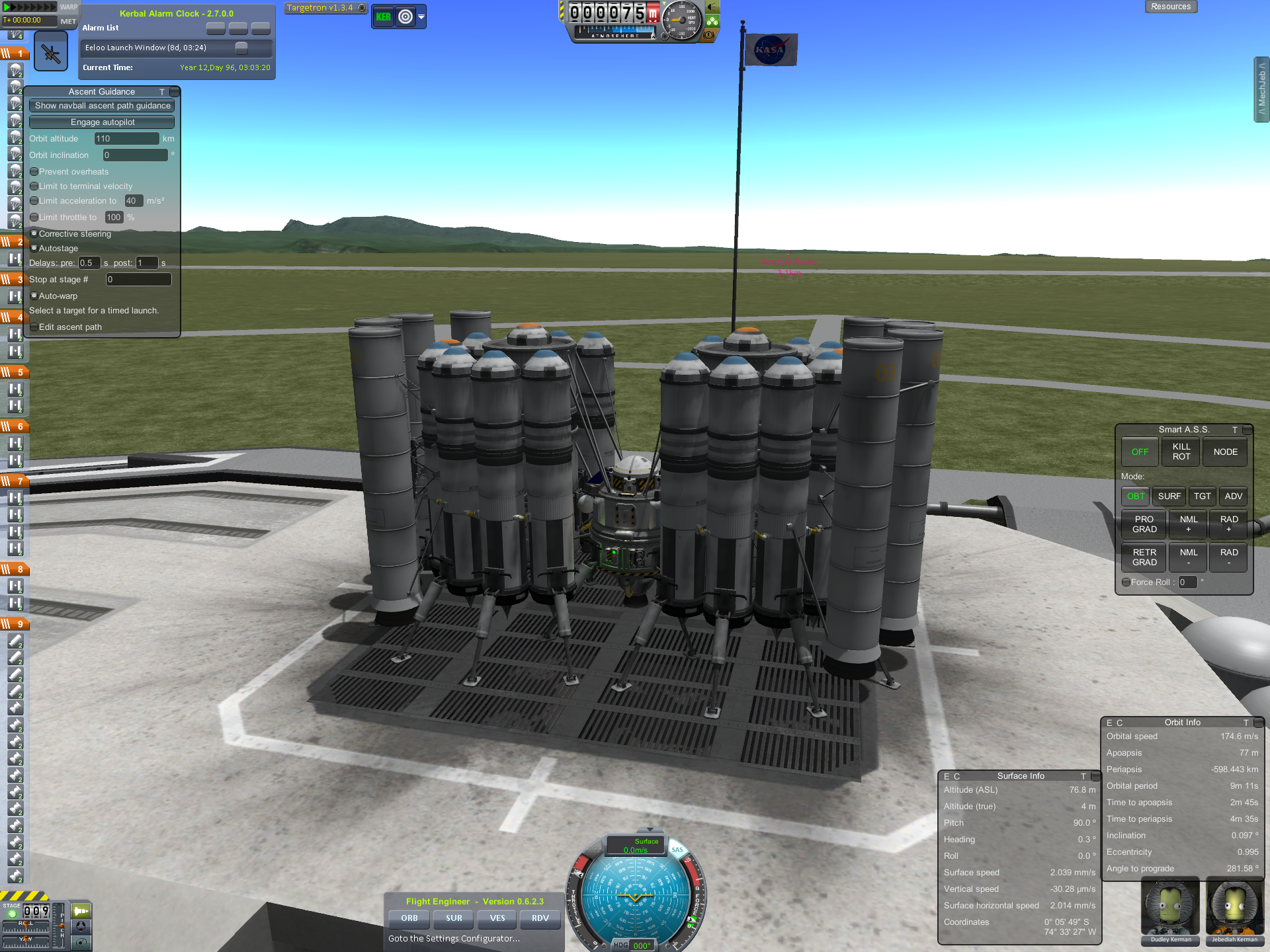Viewport: 1270px width, 952px height.
Task: Choose the NODE button in Smart A.S.S.
Action: tap(1225, 452)
